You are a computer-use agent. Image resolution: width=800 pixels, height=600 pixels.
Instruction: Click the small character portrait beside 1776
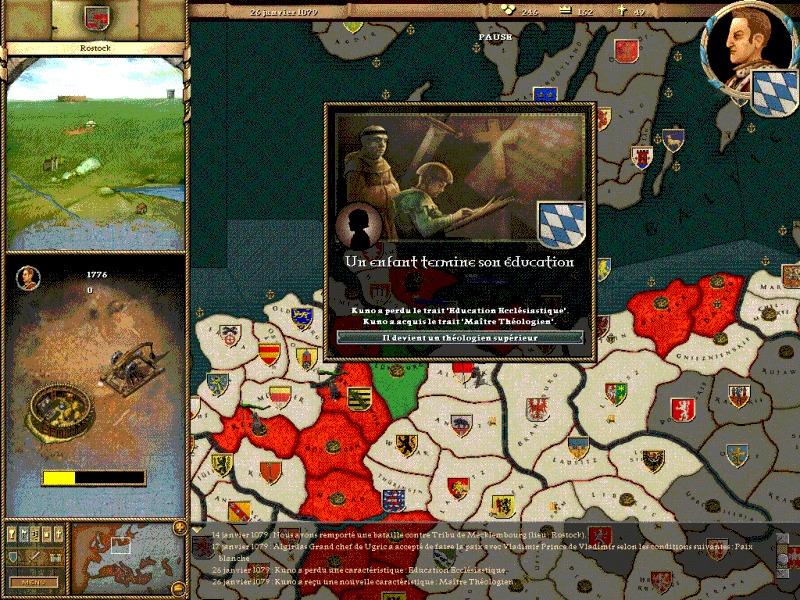[x=29, y=277]
